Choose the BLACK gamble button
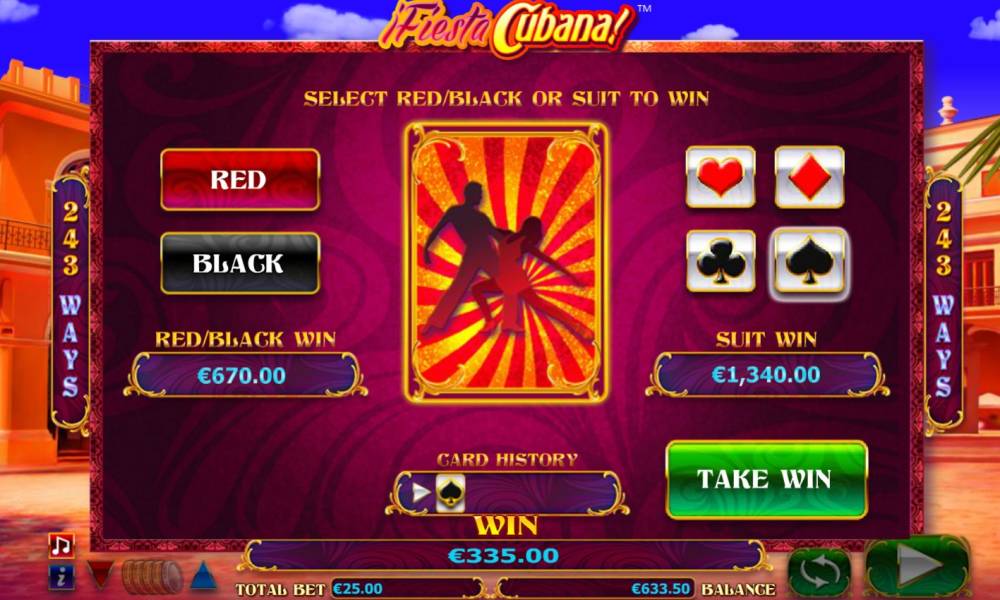Image resolution: width=1000 pixels, height=600 pixels. [x=240, y=264]
